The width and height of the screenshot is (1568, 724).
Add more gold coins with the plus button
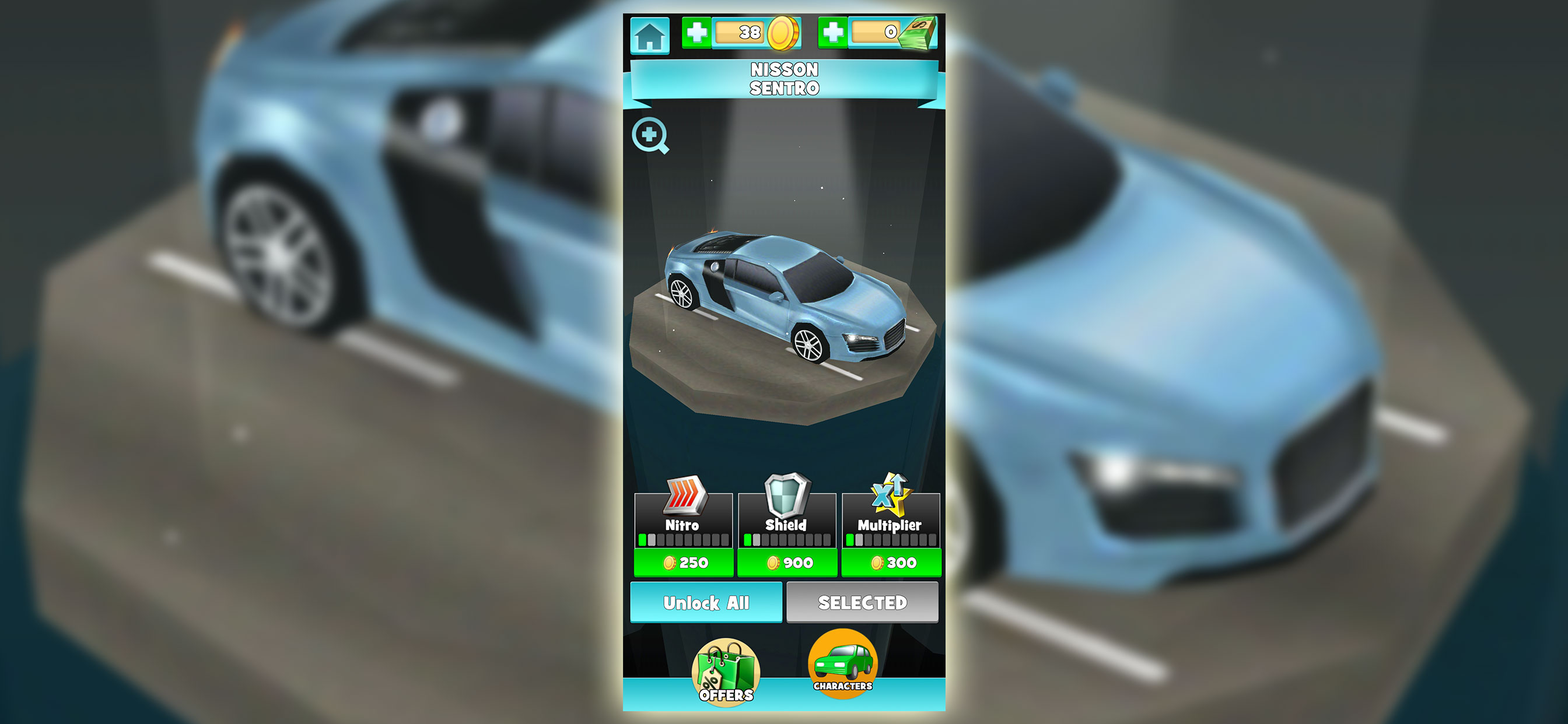(x=697, y=32)
